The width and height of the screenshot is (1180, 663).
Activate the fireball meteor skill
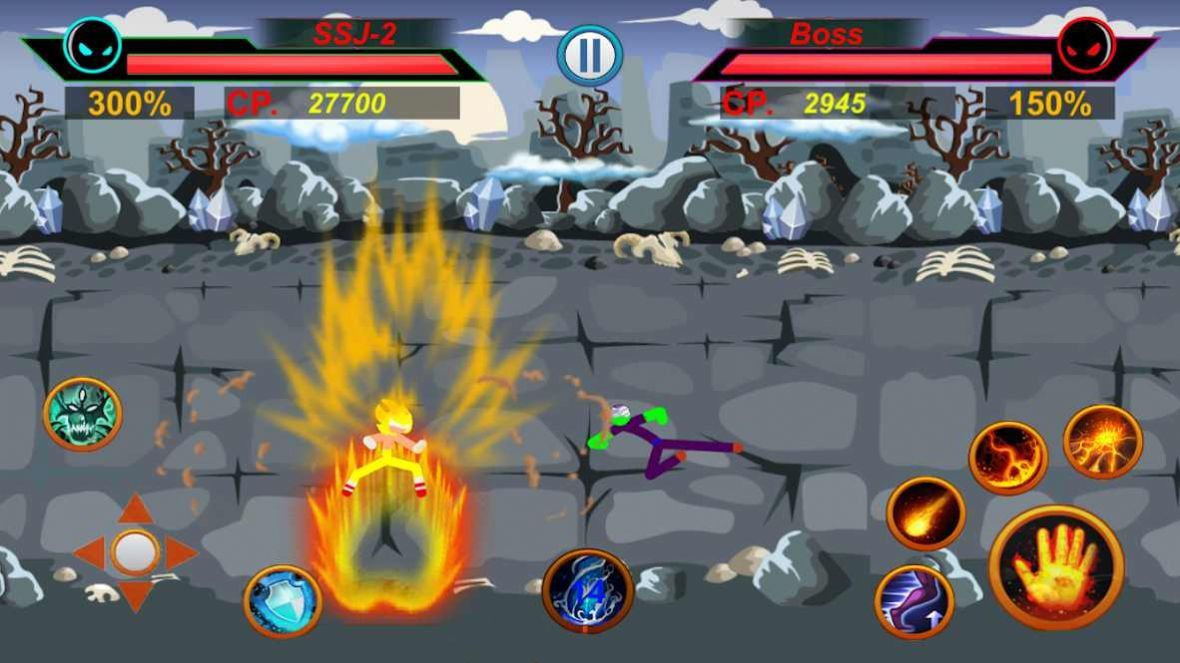tap(925, 514)
